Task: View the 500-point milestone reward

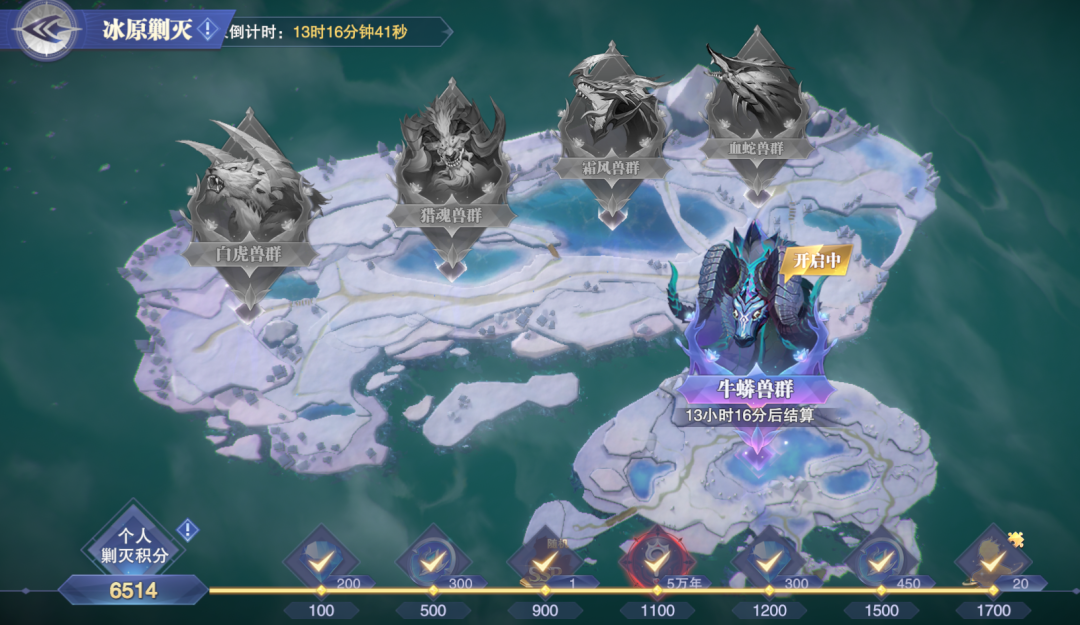Action: tap(433, 562)
